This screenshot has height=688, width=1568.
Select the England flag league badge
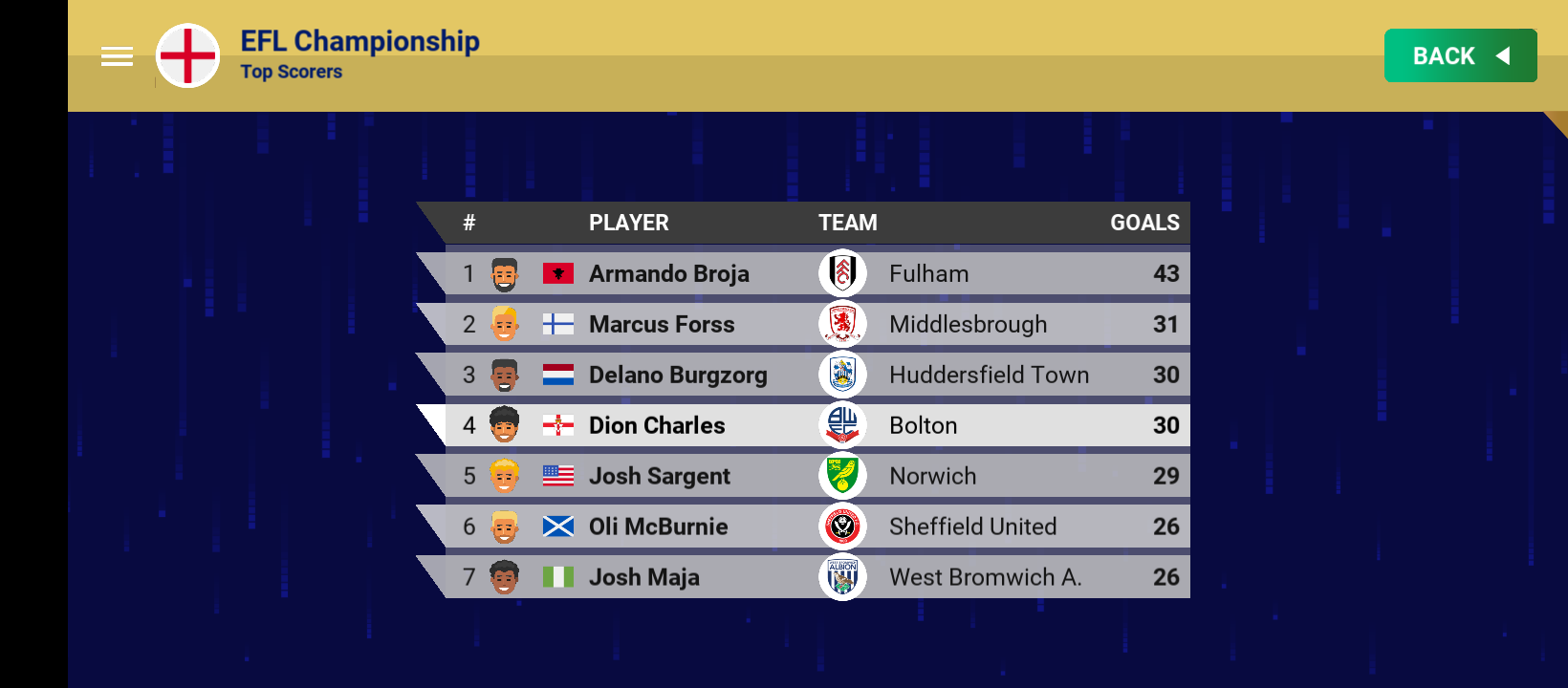point(188,55)
